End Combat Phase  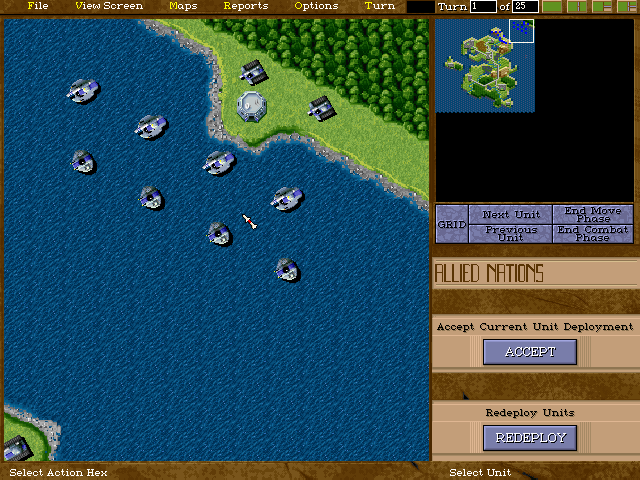593,234
